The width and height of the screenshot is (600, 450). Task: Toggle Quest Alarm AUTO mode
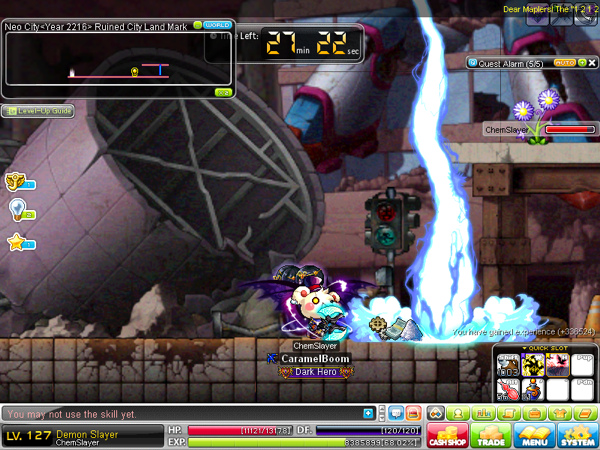[564, 62]
